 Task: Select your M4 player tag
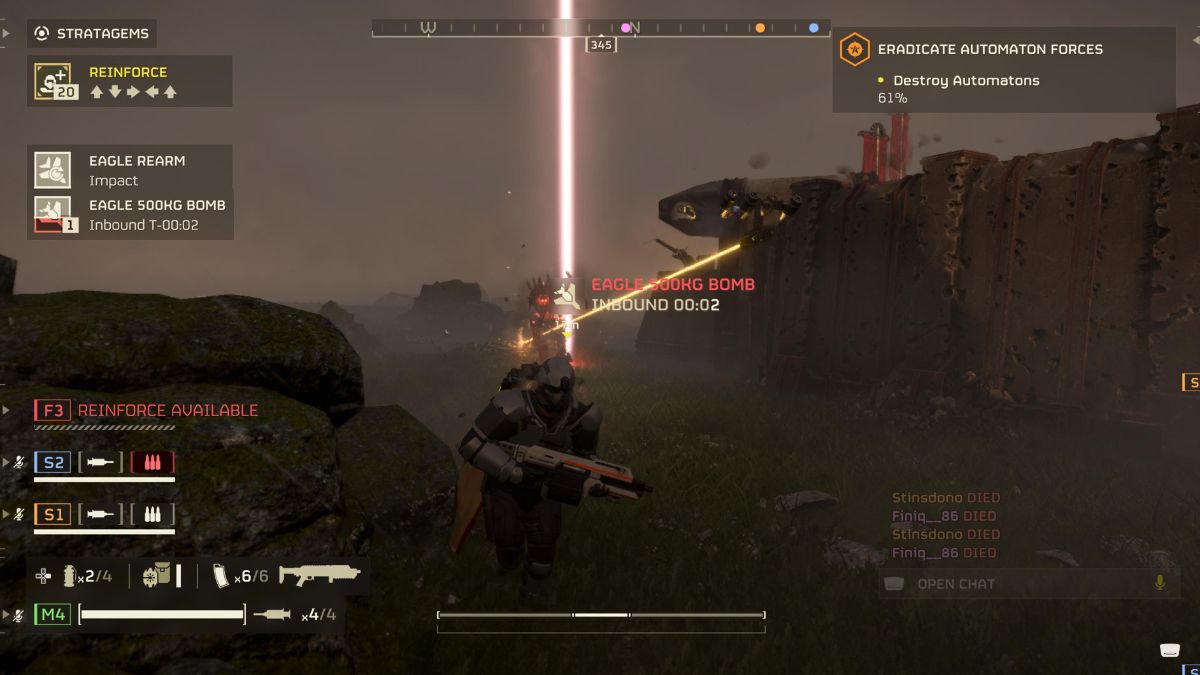click(x=53, y=614)
